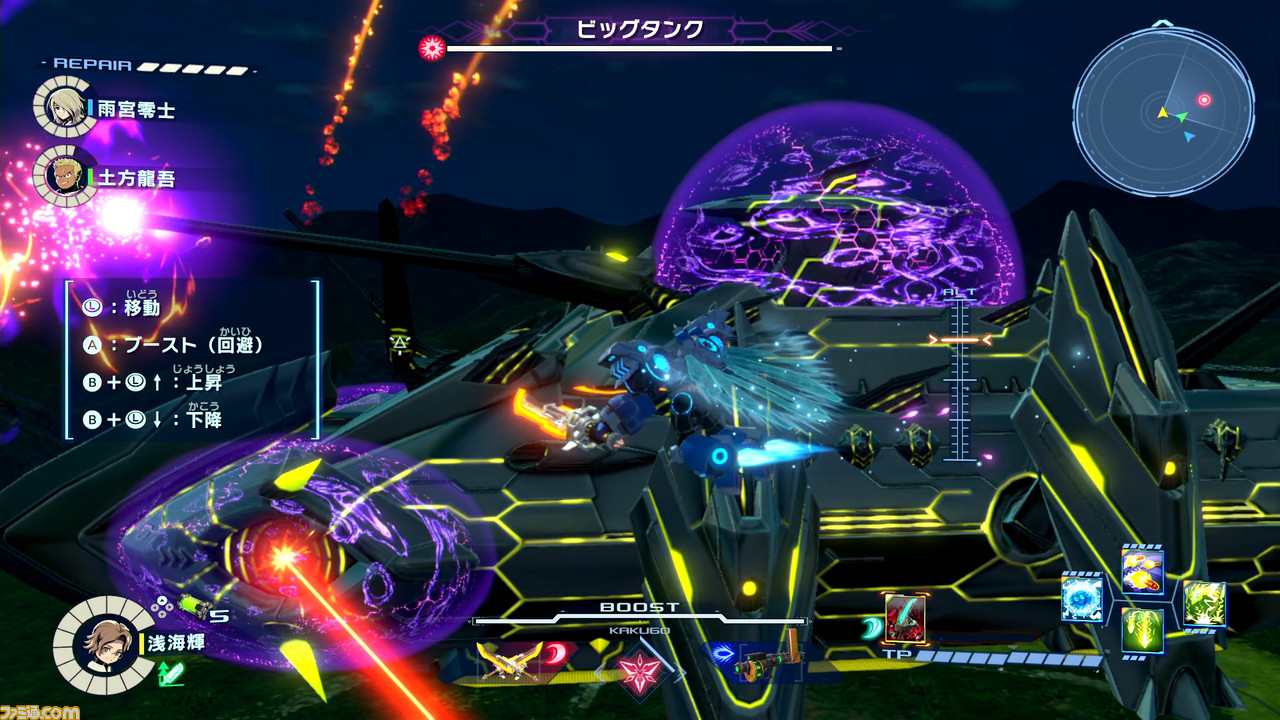
Task: Activate the blue energy orb skill
Action: pyautogui.click(x=1082, y=598)
